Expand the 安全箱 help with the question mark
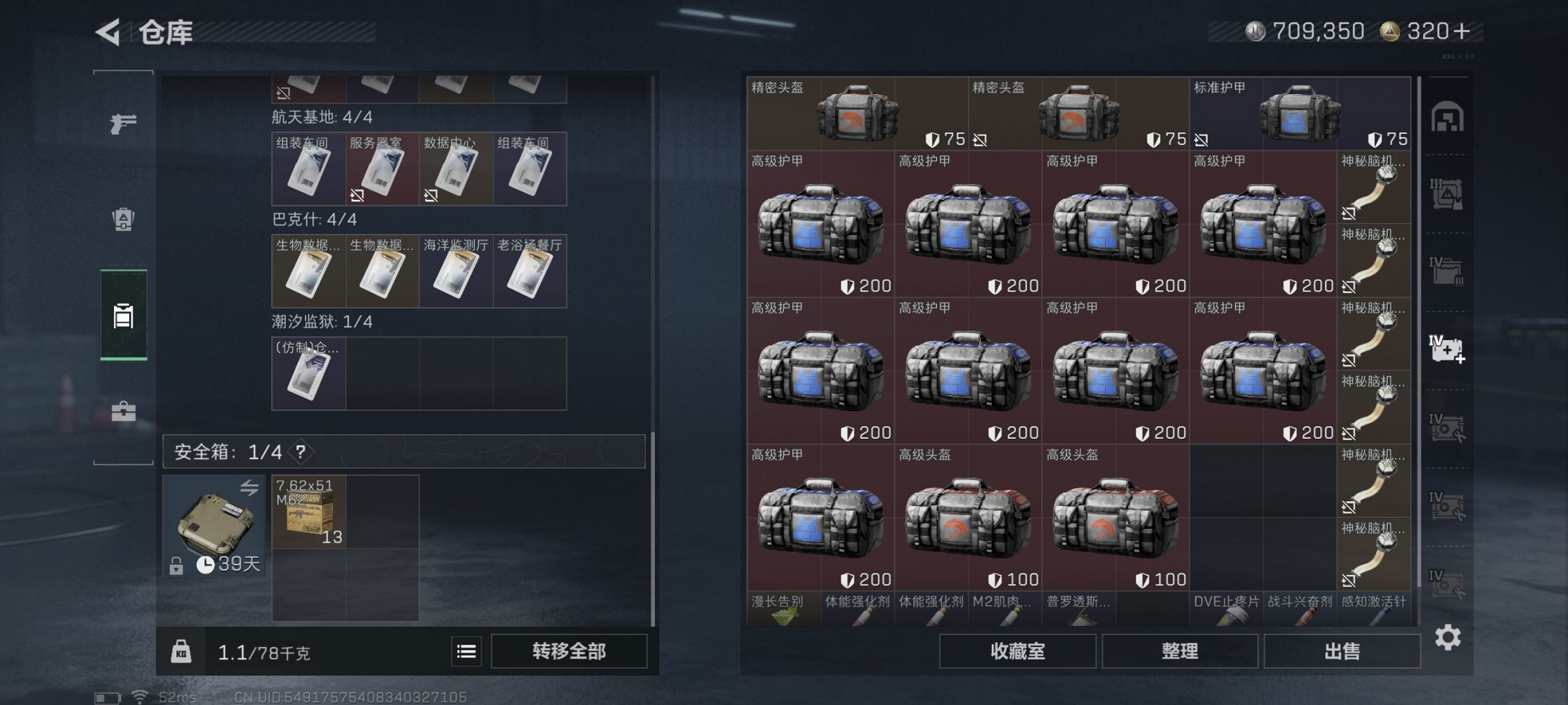 pos(302,452)
